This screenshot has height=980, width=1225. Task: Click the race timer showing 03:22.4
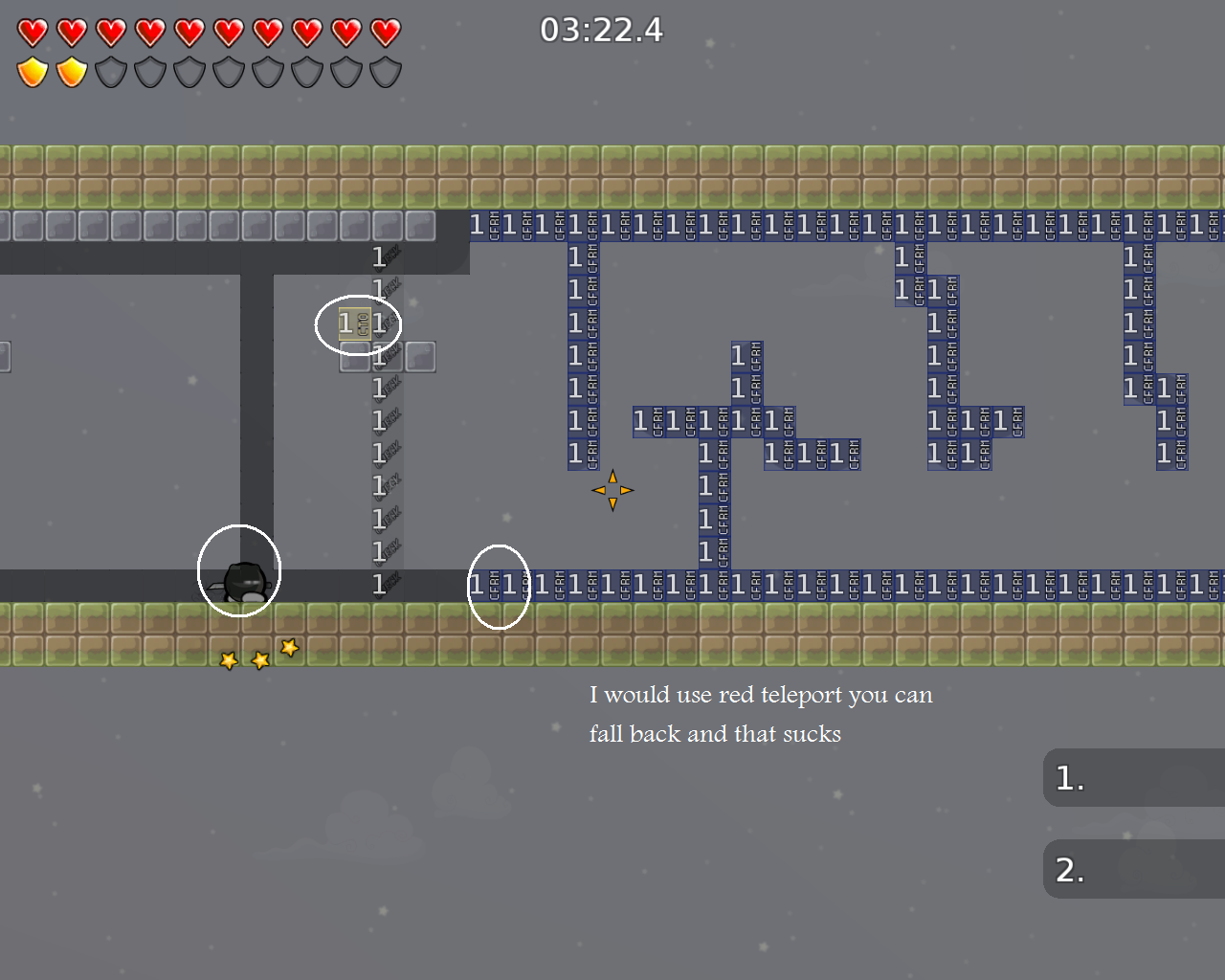pos(603,30)
